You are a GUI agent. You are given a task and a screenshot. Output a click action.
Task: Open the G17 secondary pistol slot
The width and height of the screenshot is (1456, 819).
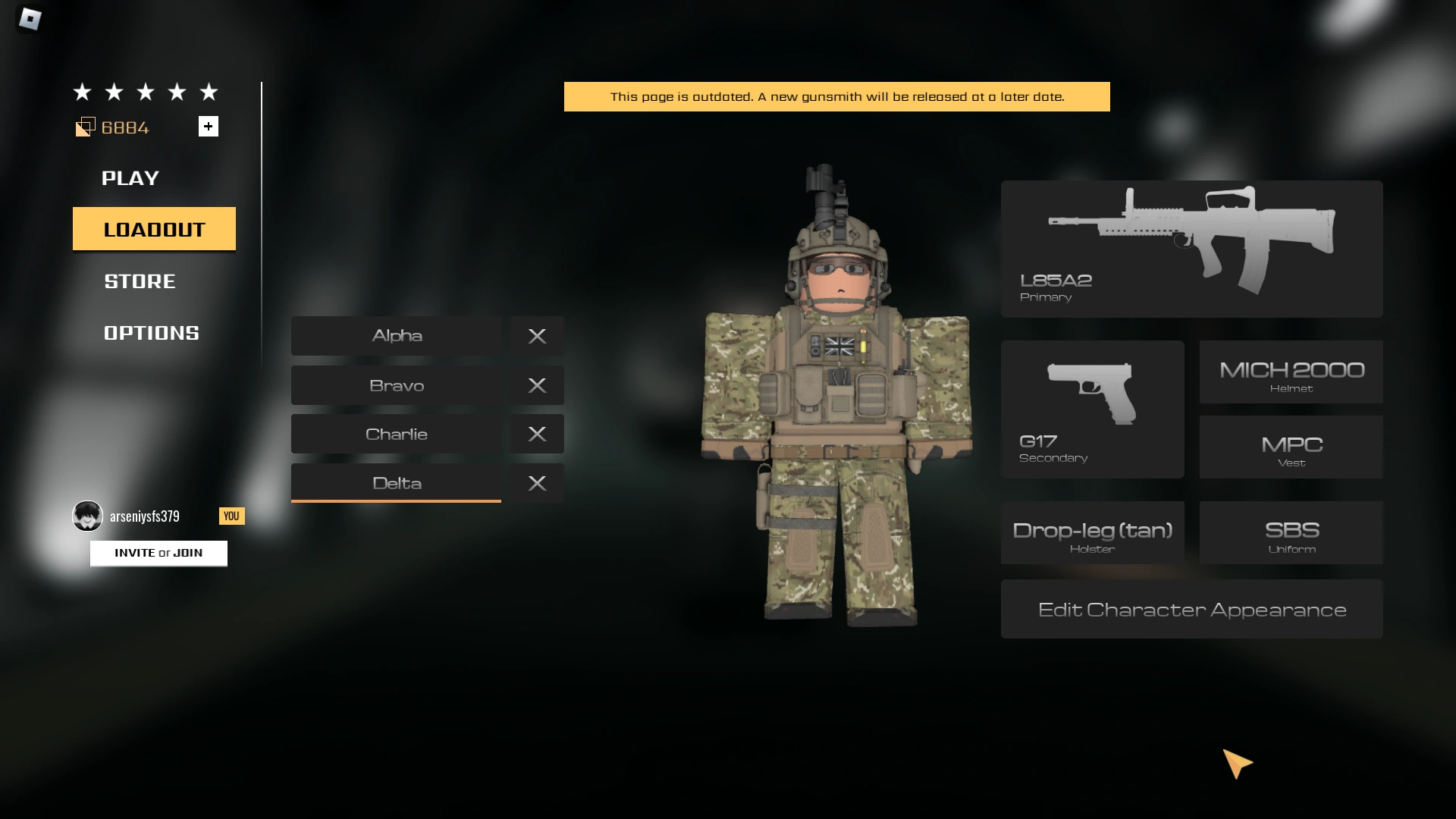coord(1093,409)
